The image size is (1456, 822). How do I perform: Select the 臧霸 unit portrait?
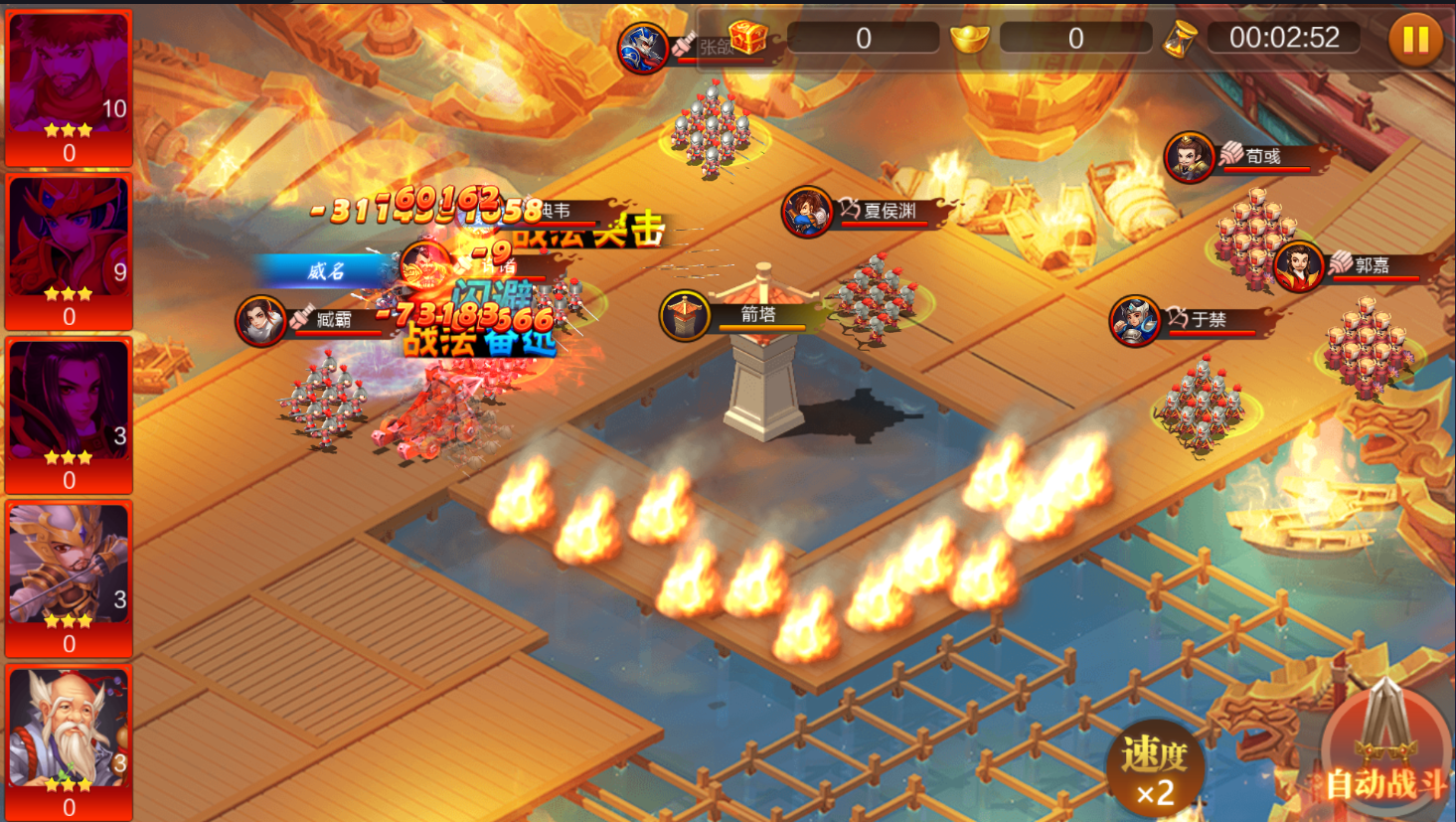[x=260, y=320]
